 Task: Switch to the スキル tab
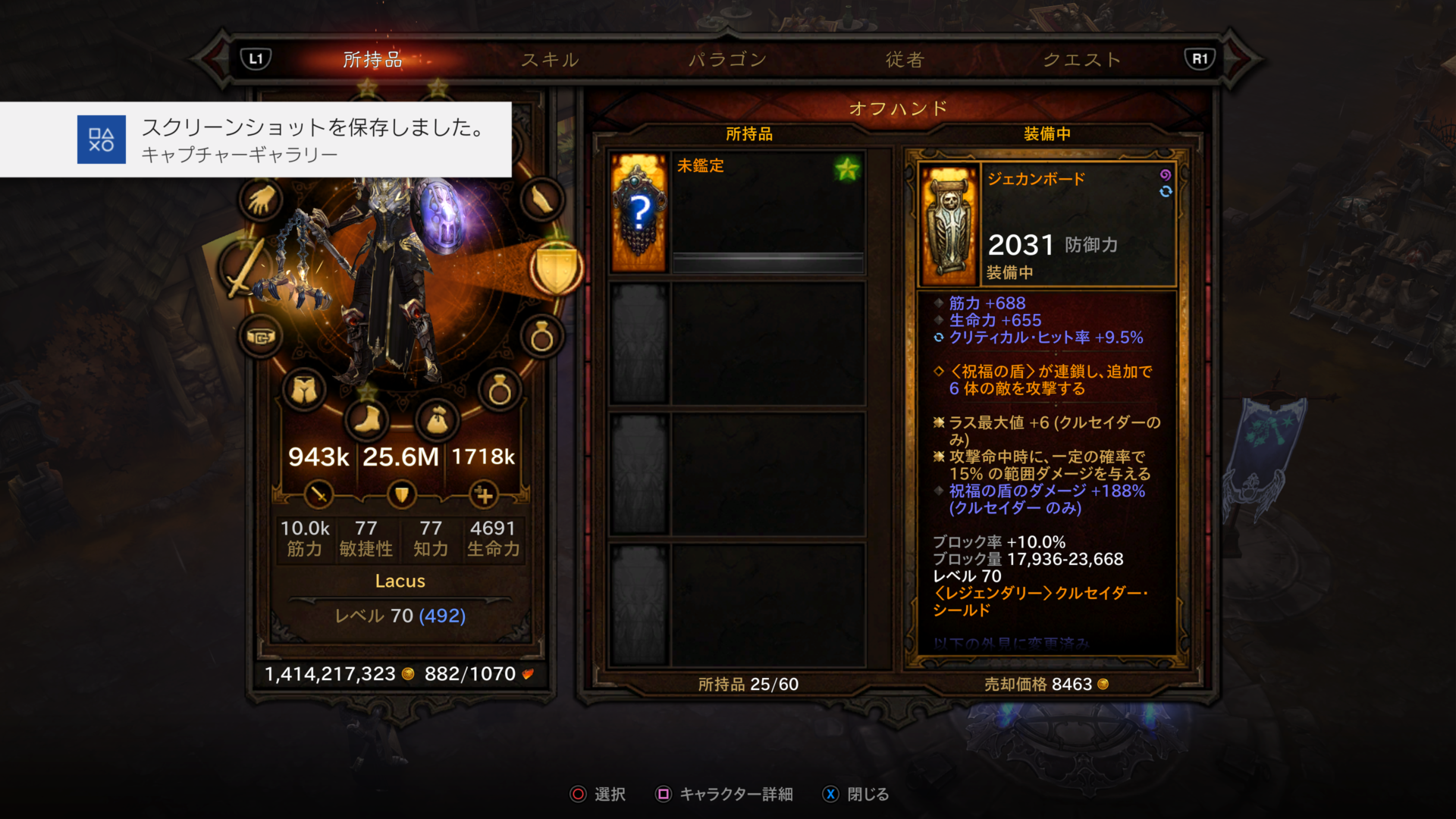pos(550,60)
